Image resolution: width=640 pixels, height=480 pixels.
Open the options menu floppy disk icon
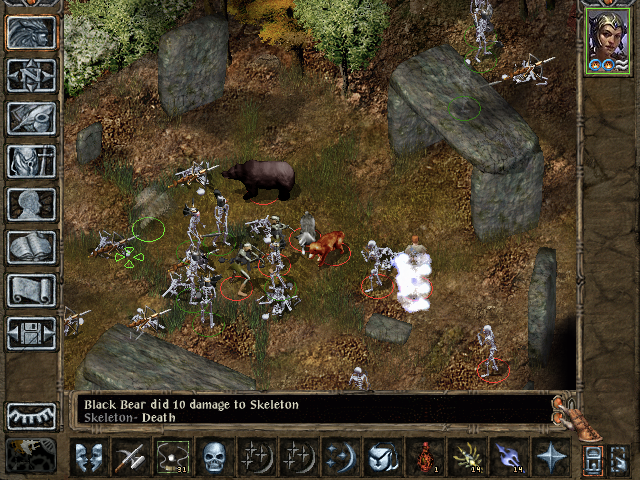(x=31, y=334)
